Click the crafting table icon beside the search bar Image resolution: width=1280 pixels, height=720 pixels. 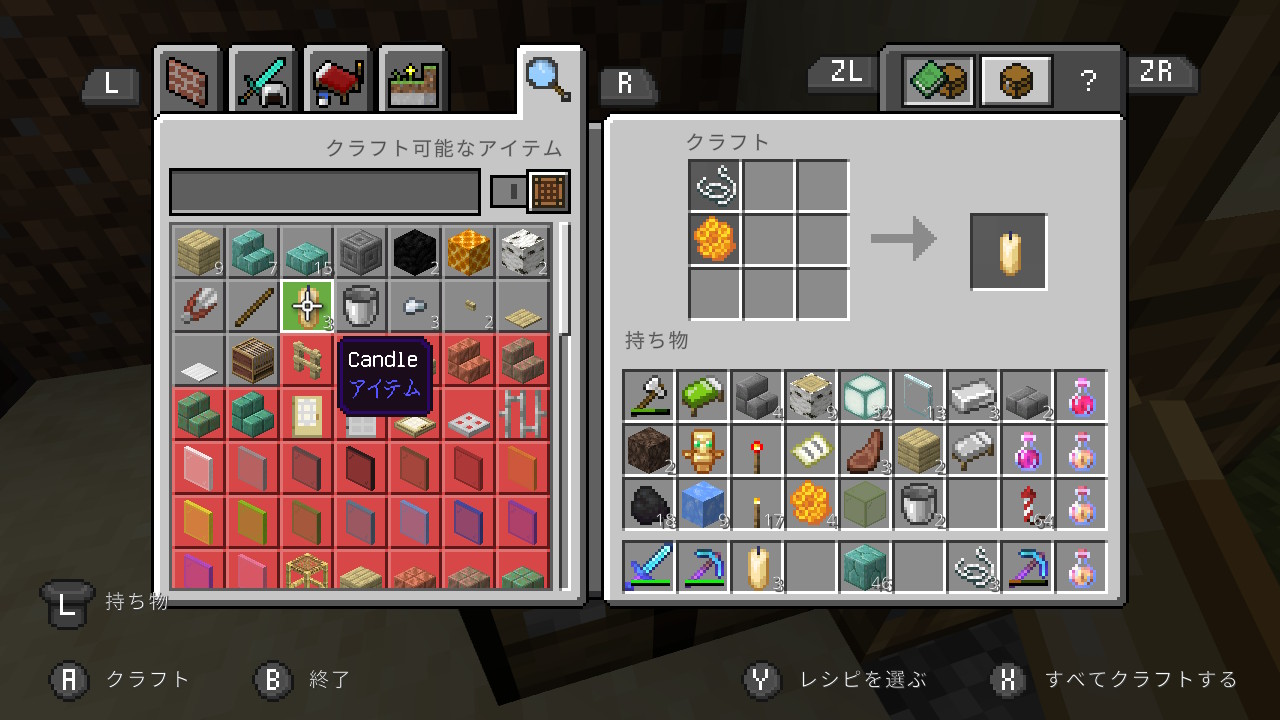549,191
